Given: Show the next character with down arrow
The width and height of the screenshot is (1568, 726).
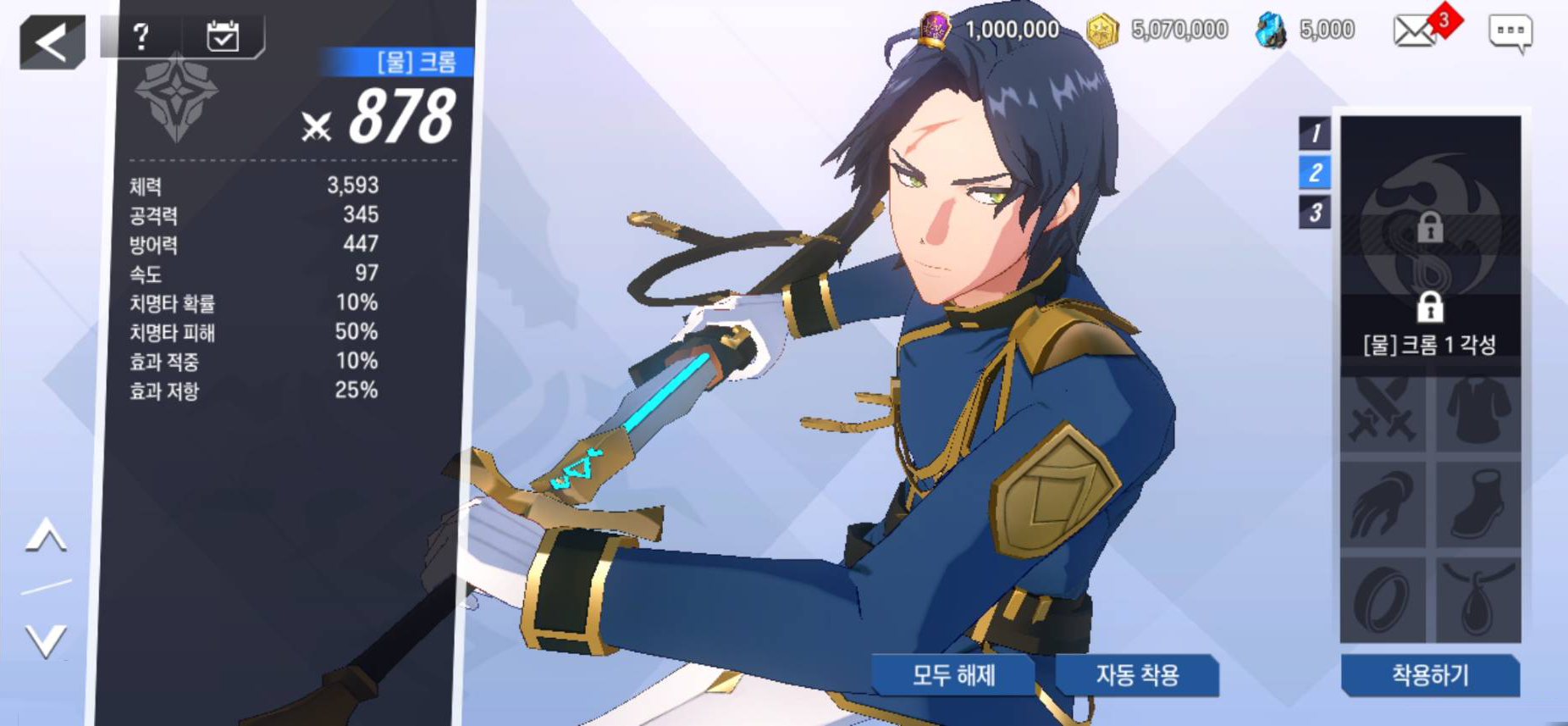Looking at the screenshot, I should 47,640.
